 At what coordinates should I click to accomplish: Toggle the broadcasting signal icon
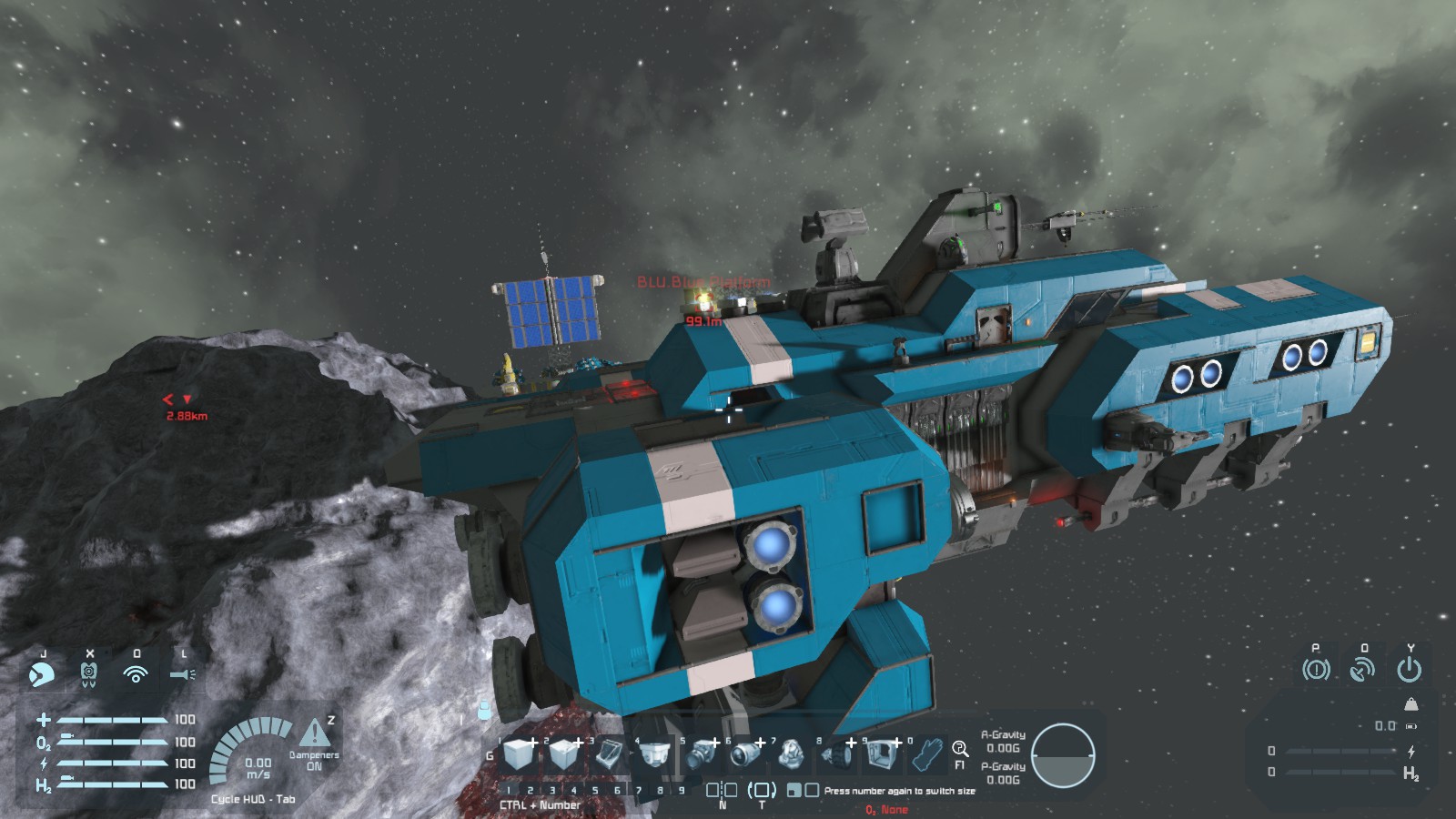pos(136,674)
